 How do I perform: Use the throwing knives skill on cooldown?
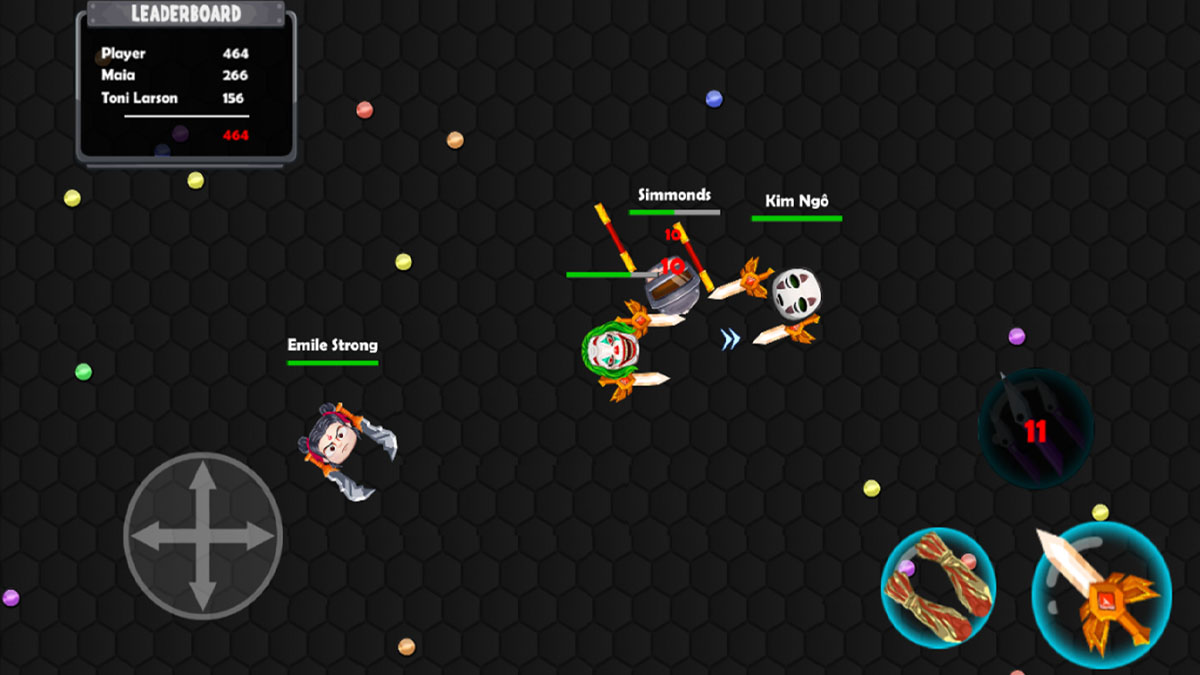tap(1035, 429)
